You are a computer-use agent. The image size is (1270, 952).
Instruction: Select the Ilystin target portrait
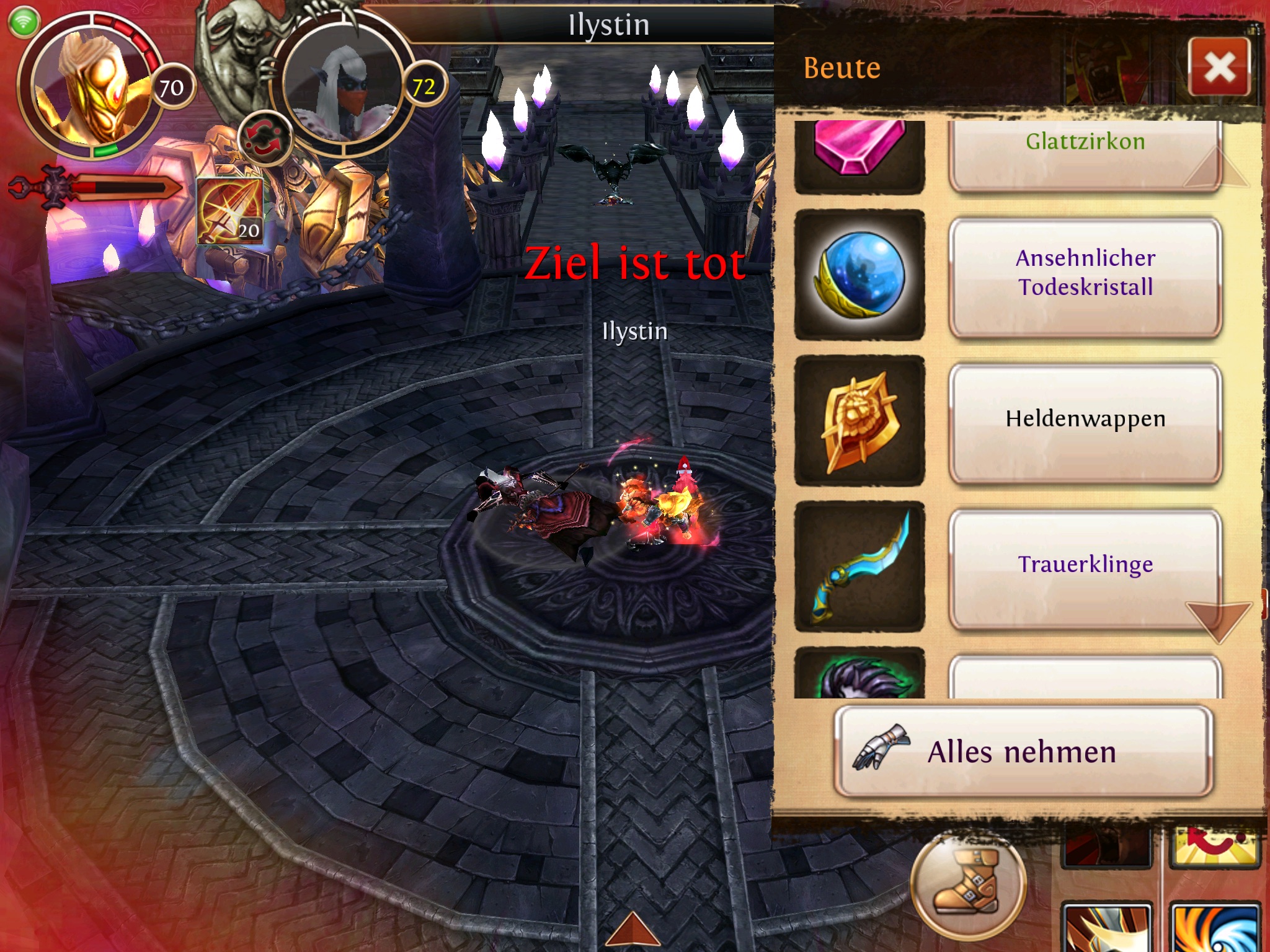344,87
